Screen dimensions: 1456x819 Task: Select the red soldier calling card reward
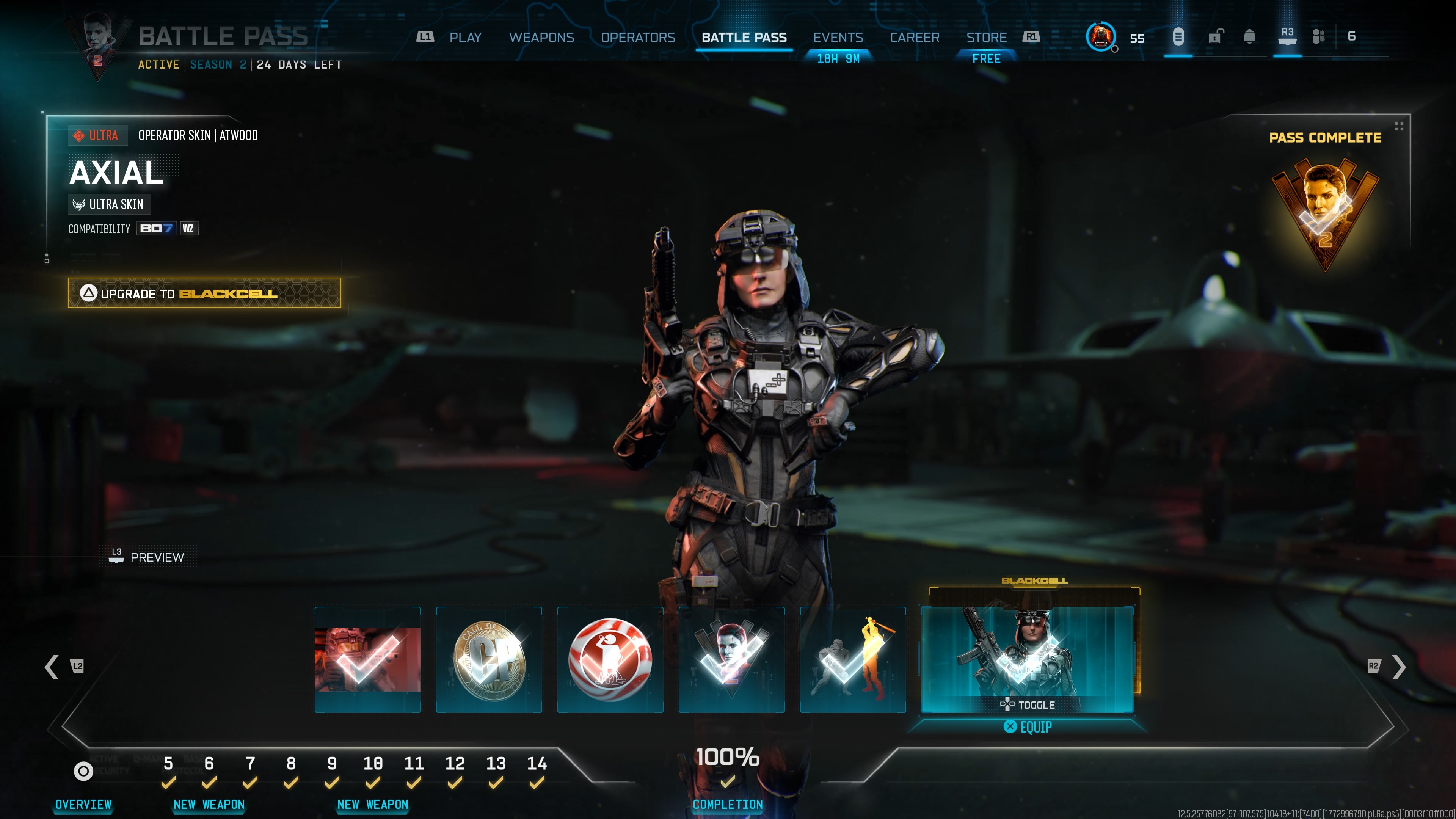367,659
